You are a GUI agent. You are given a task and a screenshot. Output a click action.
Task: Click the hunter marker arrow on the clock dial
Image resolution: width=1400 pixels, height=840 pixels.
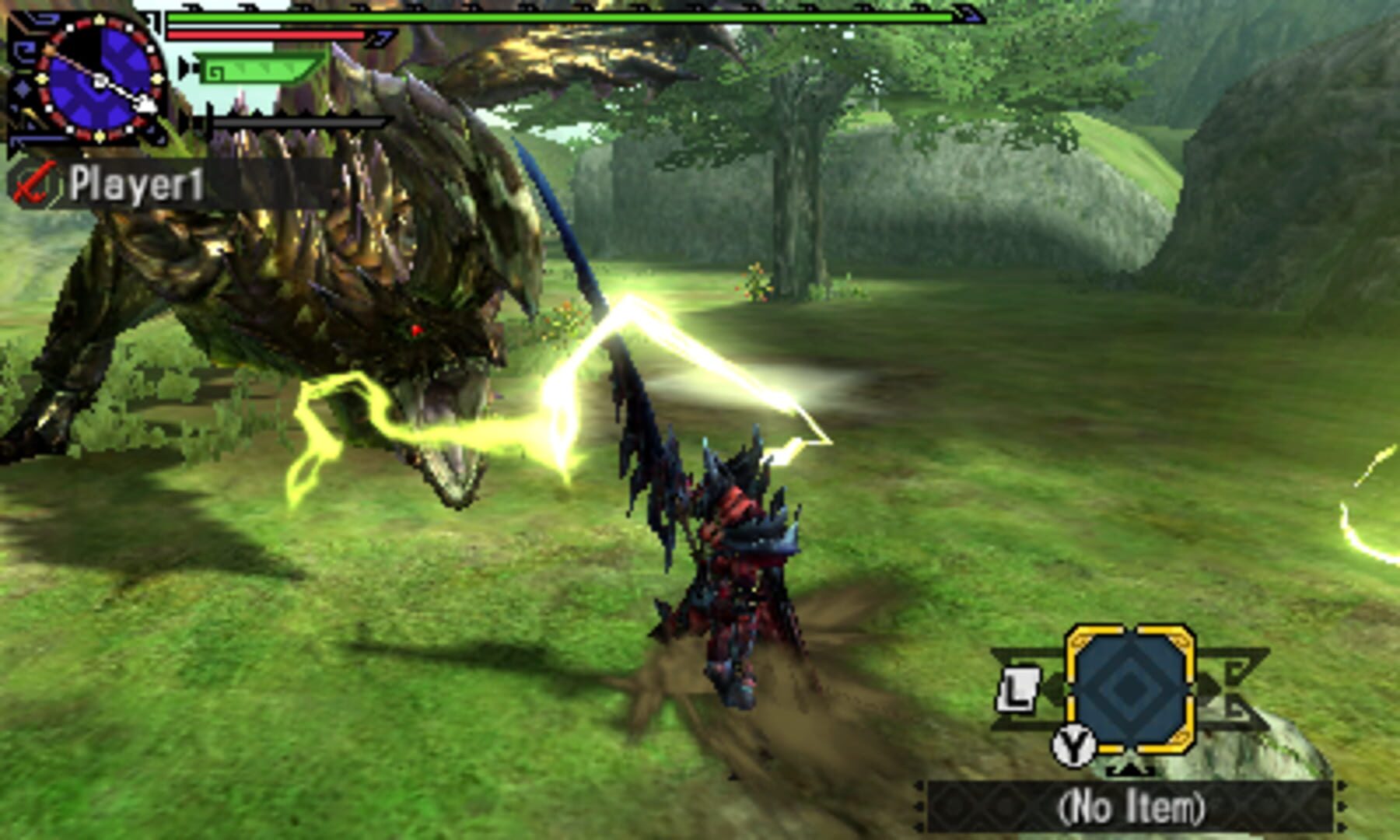coord(148,103)
